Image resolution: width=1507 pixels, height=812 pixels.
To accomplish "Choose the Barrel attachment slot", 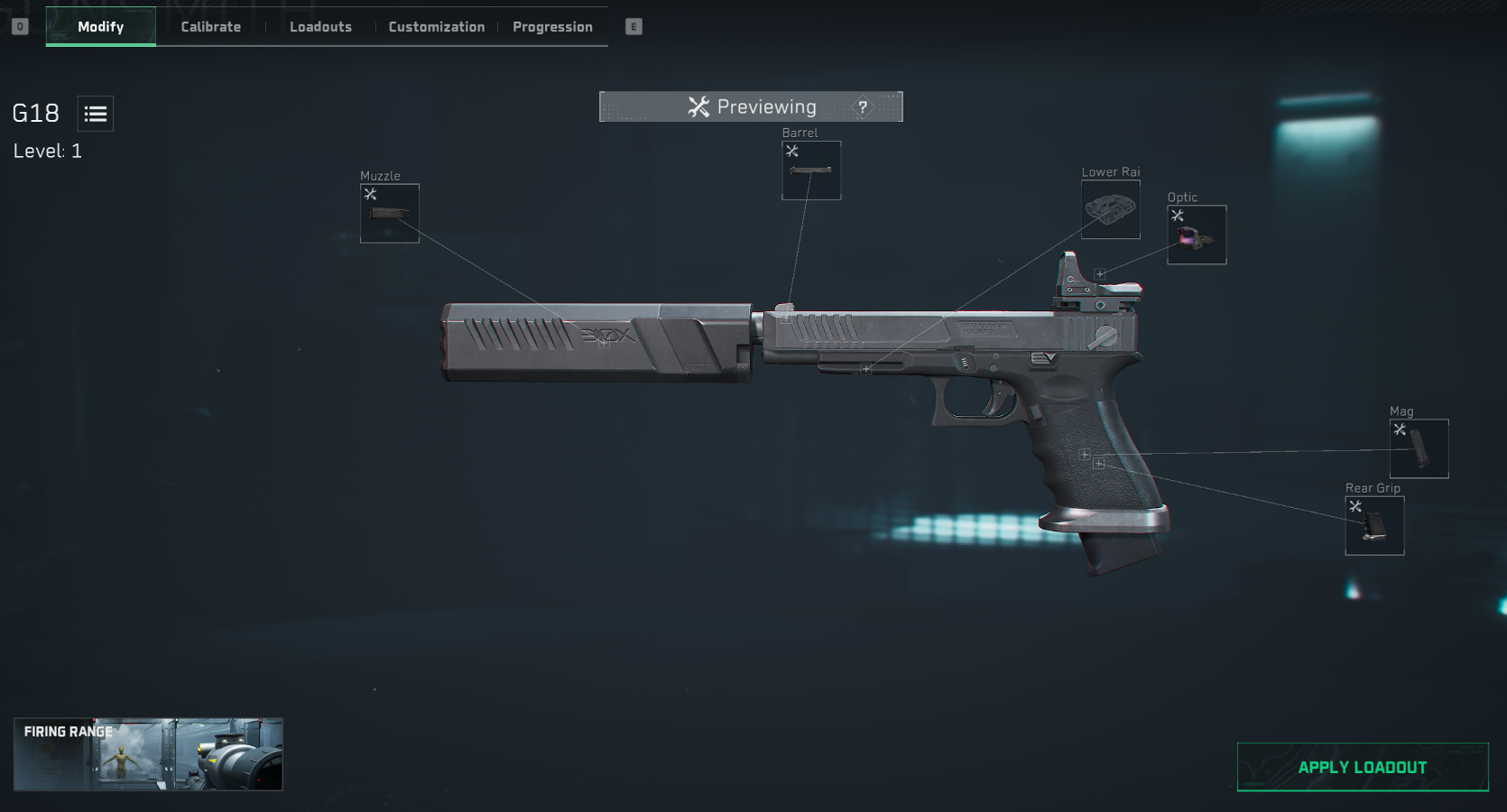I will point(811,171).
